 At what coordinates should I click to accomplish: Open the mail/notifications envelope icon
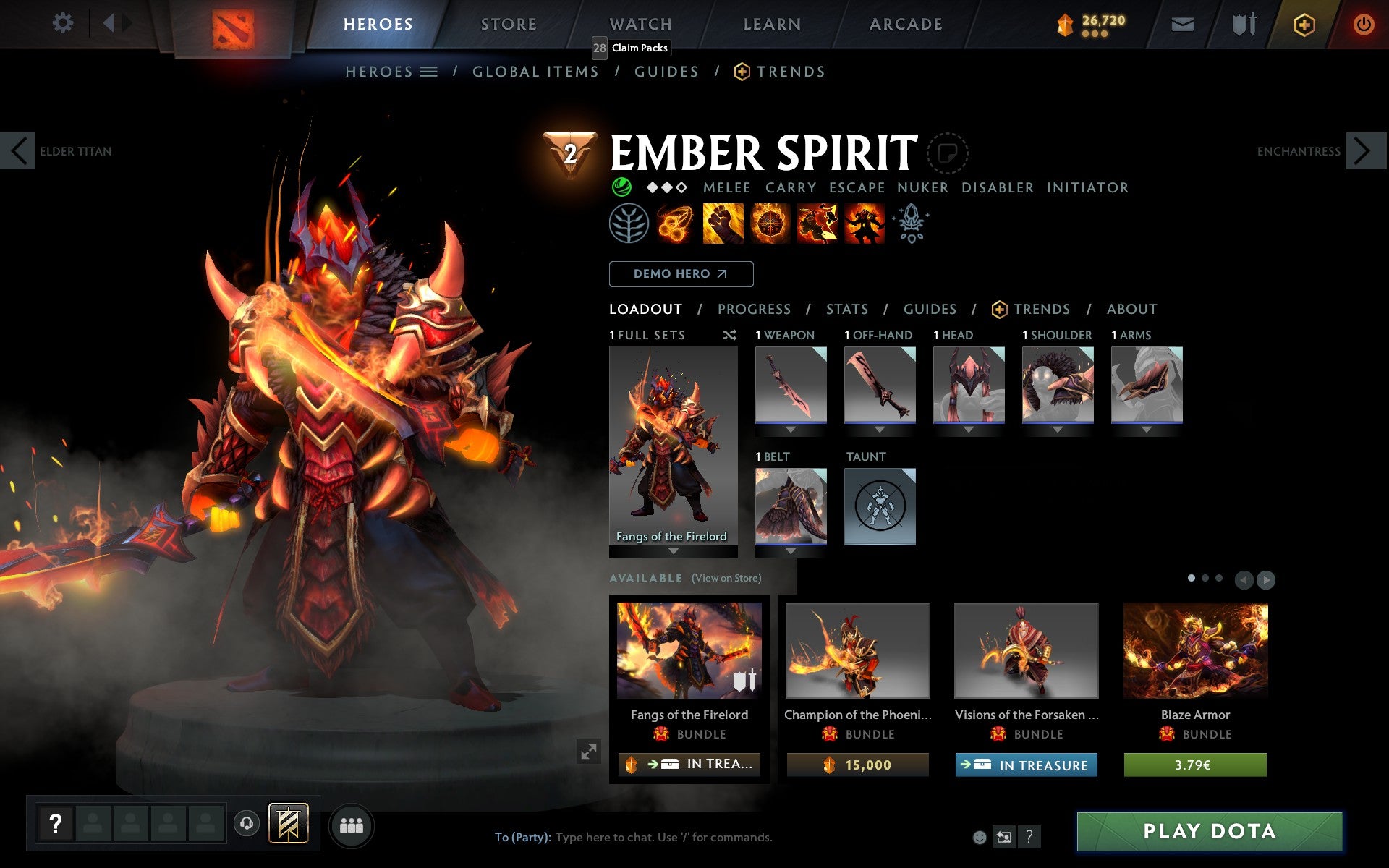pyautogui.click(x=1181, y=24)
